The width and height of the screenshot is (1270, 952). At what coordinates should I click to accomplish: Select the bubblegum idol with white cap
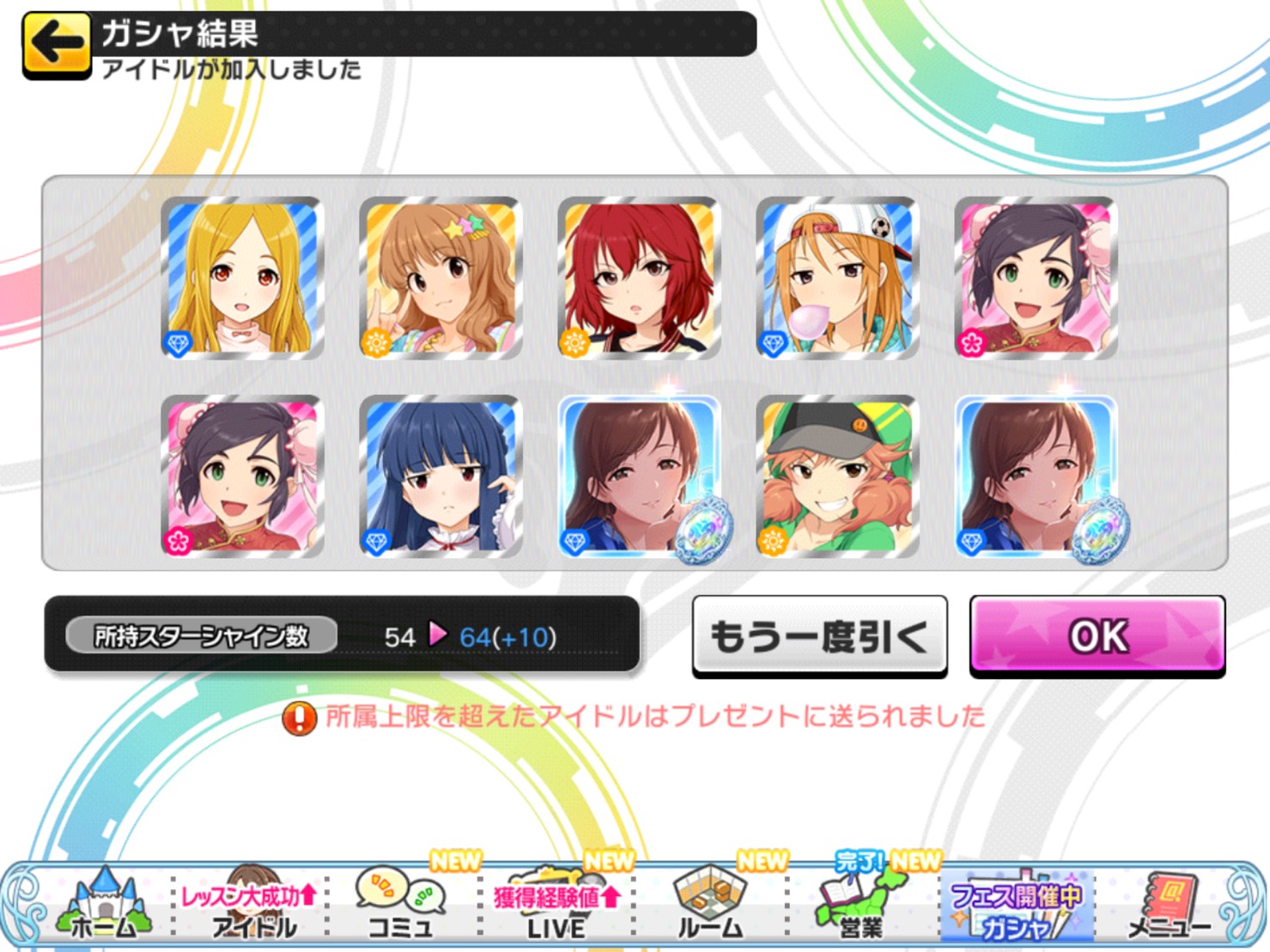click(837, 277)
